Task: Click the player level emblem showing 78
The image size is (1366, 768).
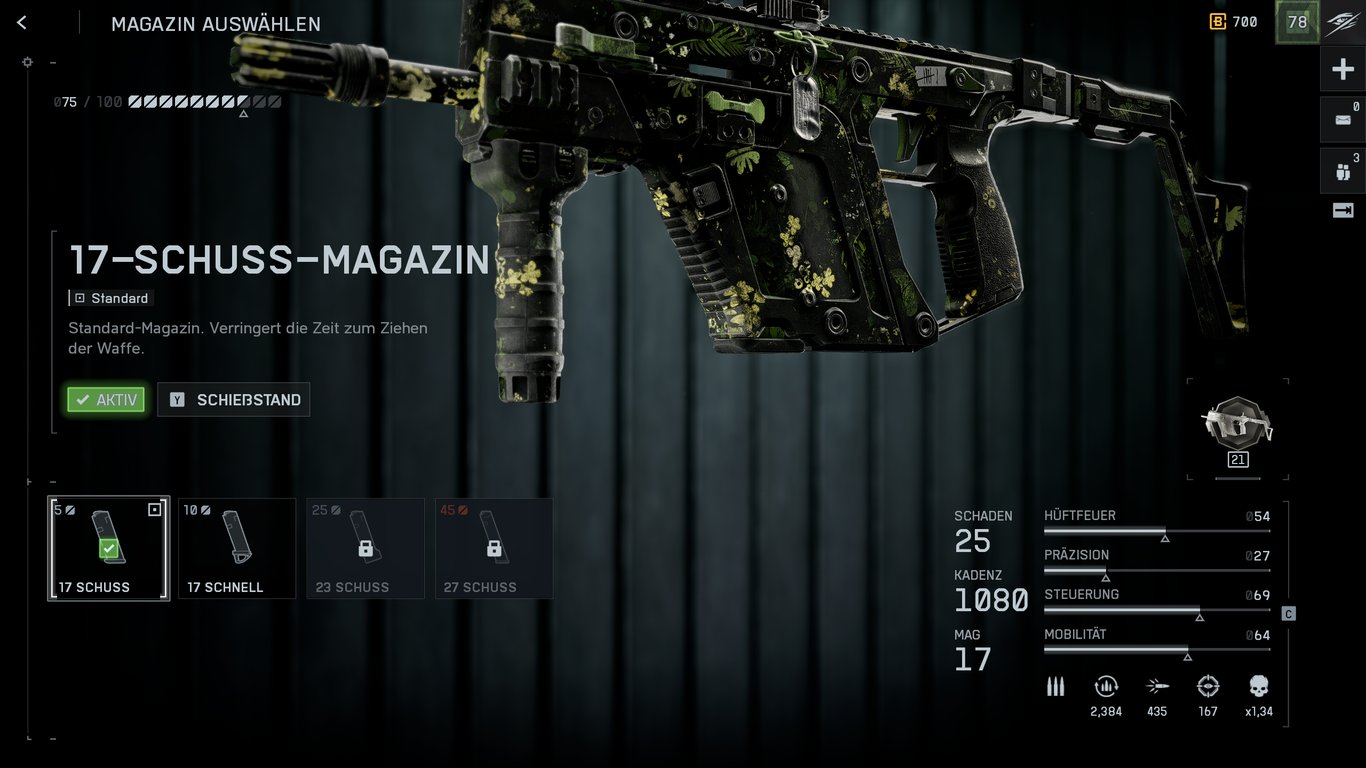Action: [1296, 21]
